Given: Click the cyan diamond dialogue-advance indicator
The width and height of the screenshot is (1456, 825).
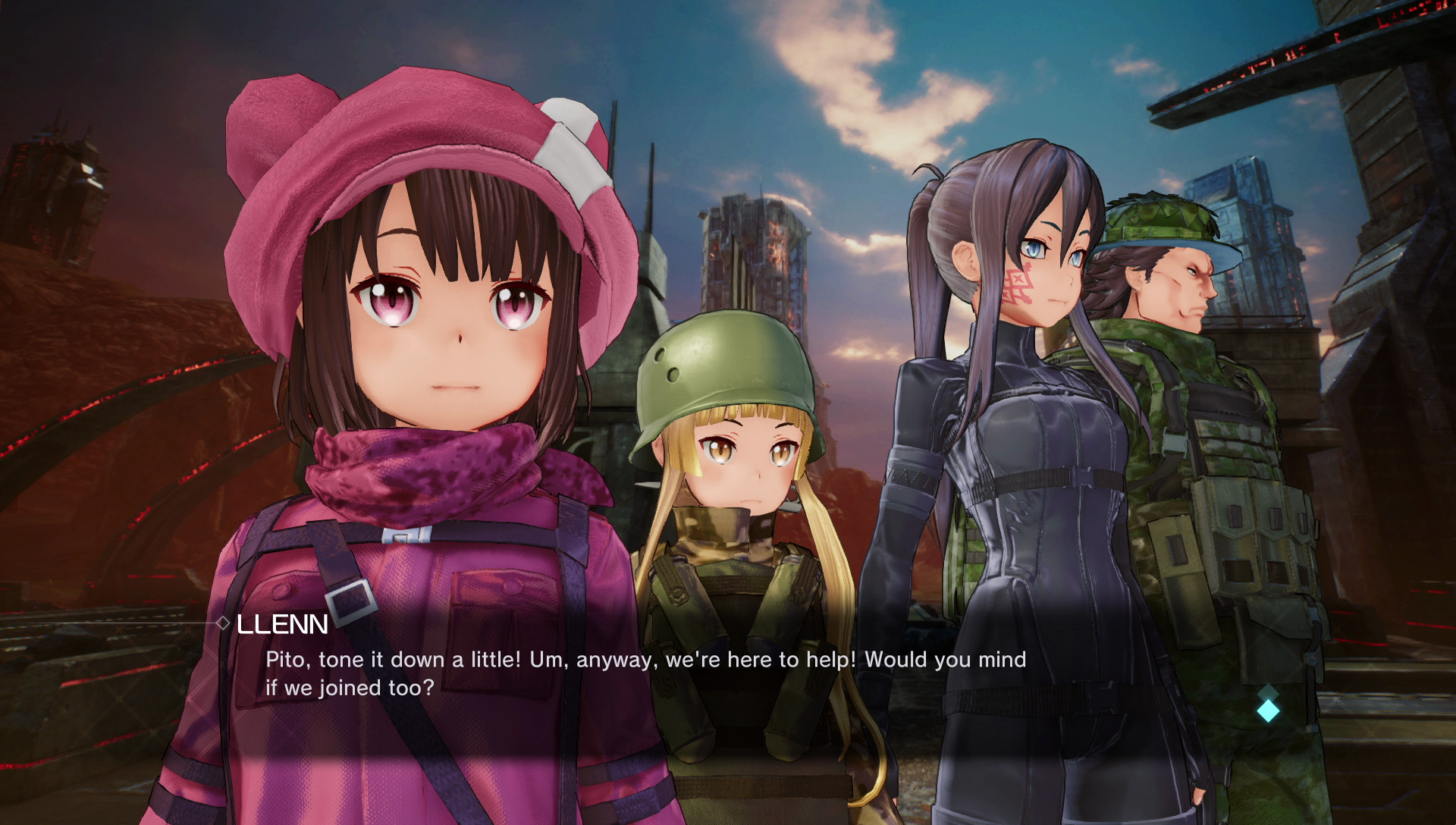Looking at the screenshot, I should coord(1268,710).
